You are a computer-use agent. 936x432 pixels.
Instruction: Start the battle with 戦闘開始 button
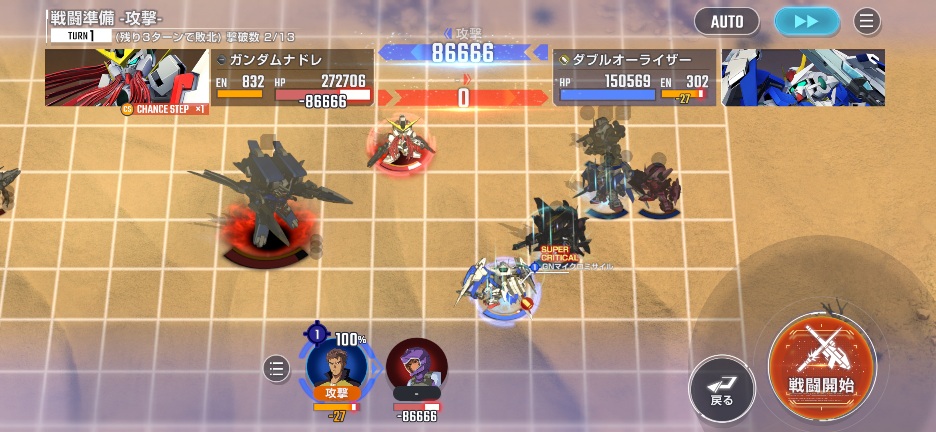(x=821, y=361)
